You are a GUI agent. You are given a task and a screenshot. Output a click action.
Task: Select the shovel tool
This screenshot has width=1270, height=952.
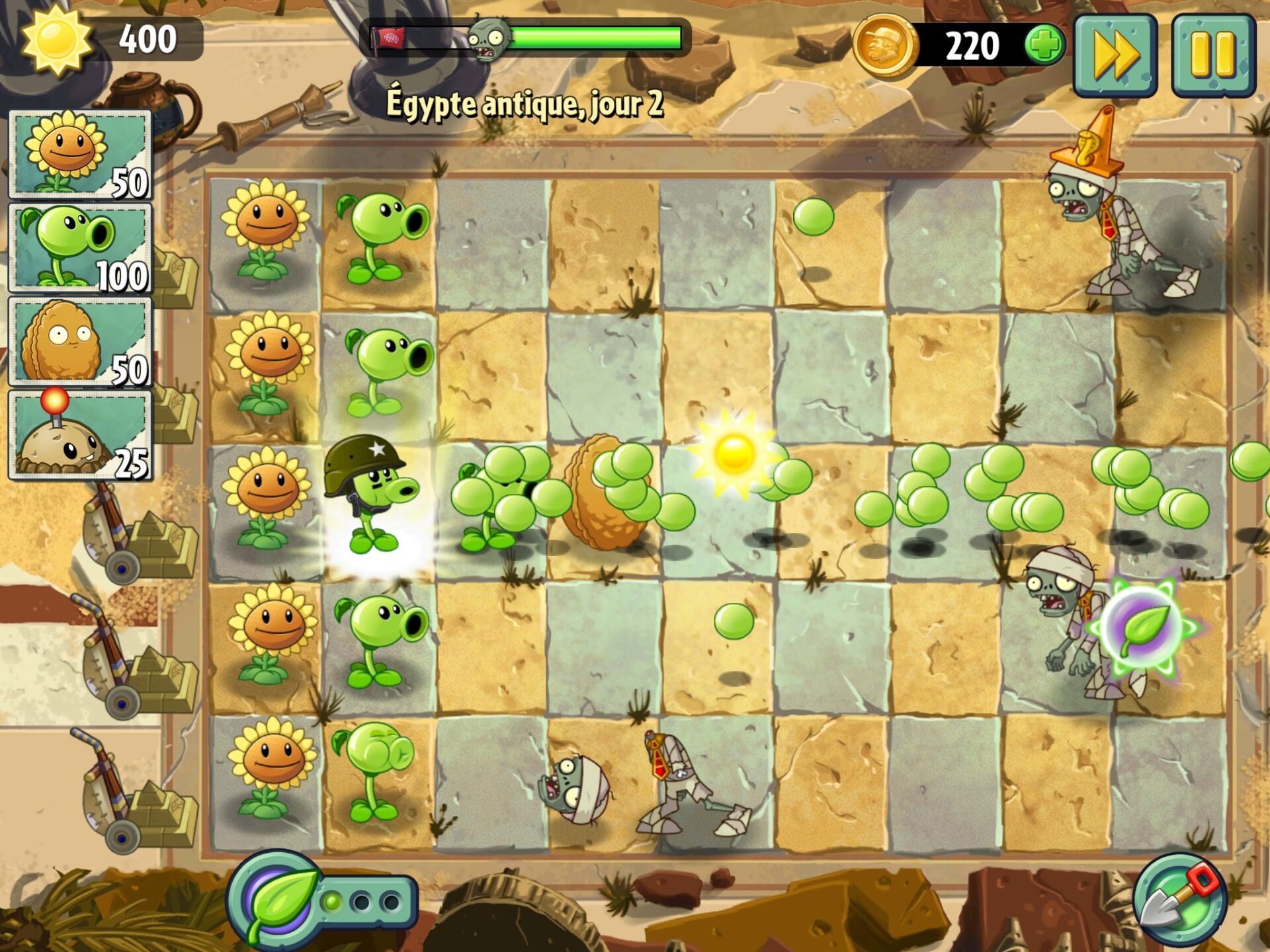1179,899
